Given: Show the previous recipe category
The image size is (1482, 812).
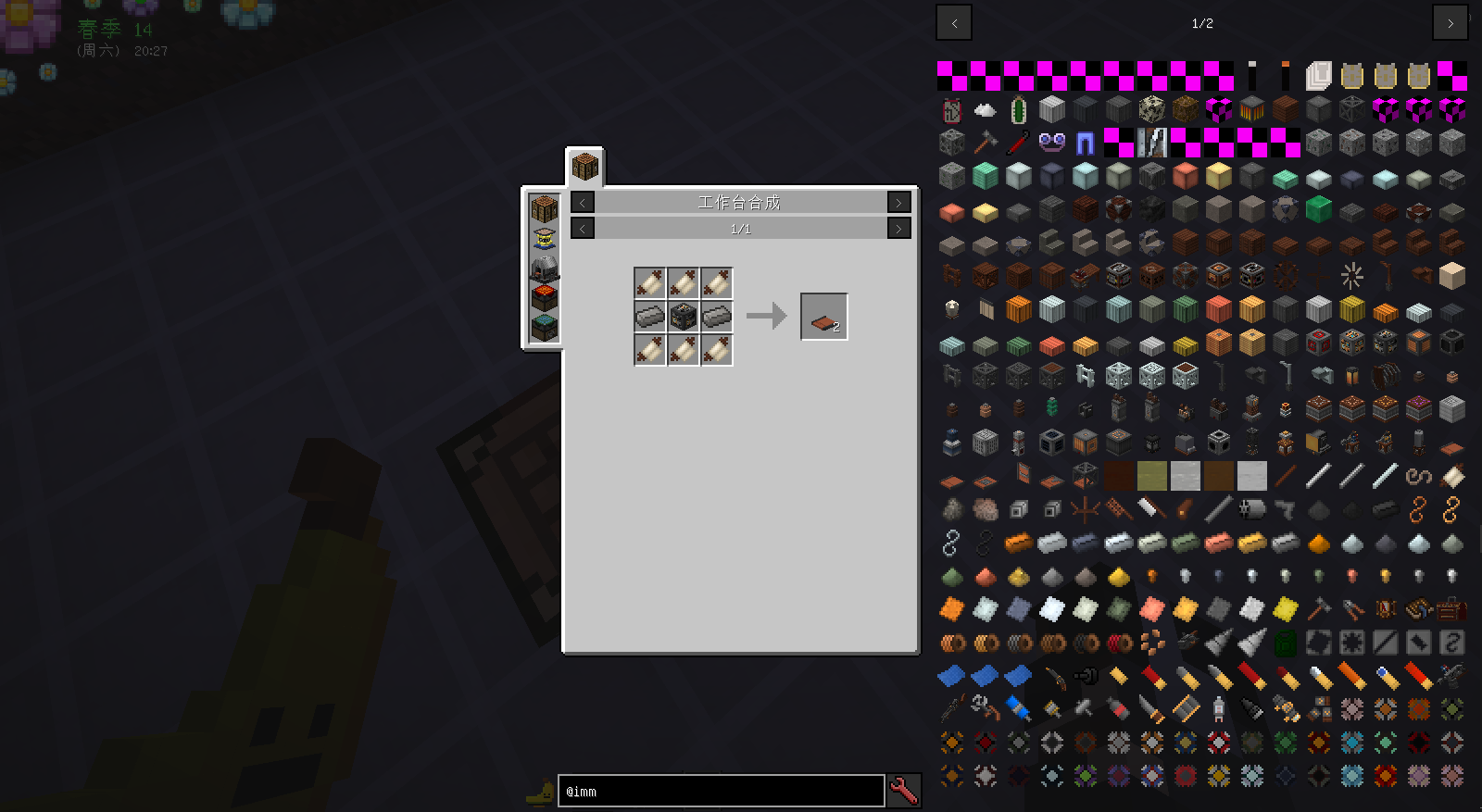Looking at the screenshot, I should click(x=583, y=203).
